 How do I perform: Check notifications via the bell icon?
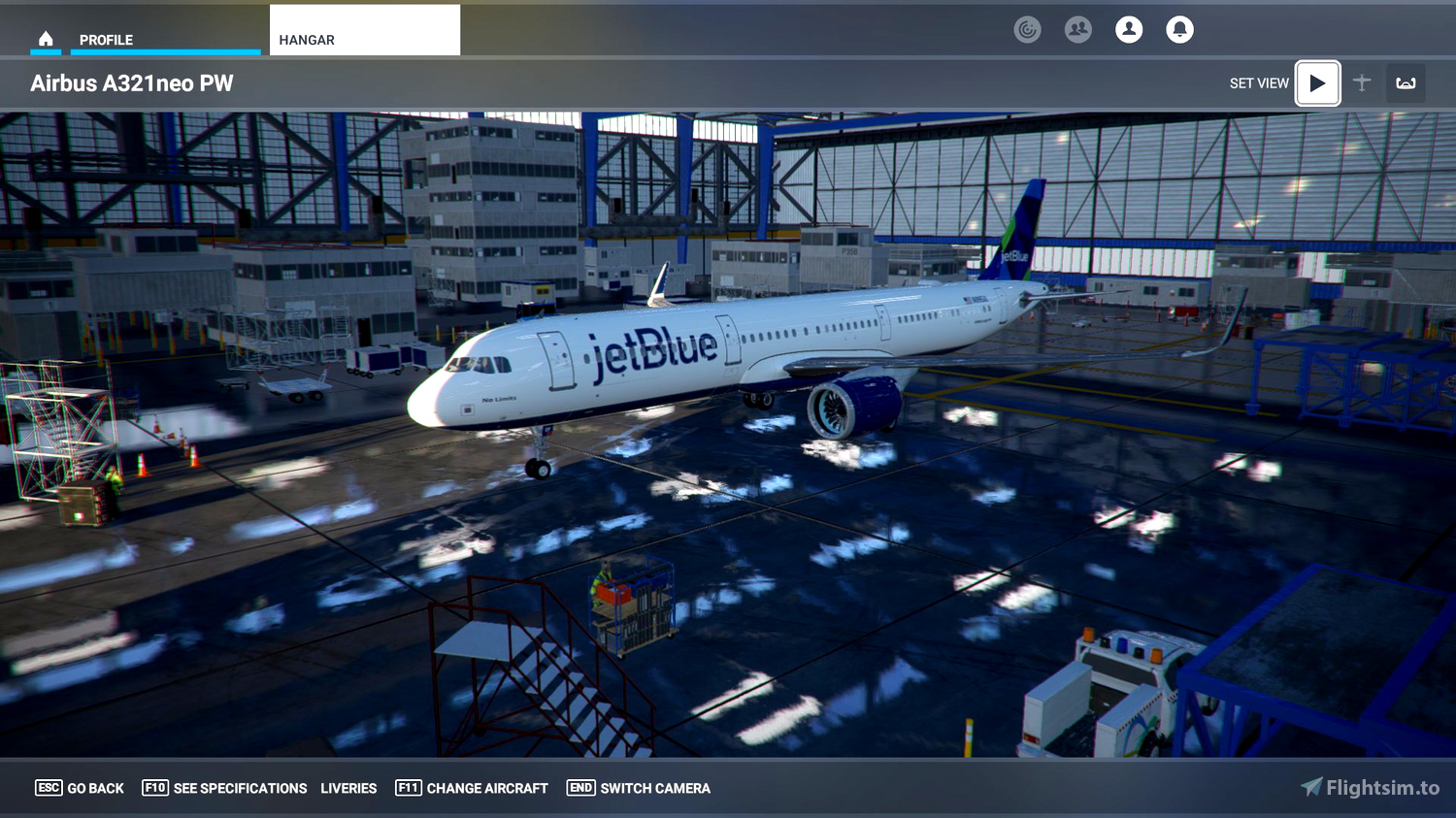click(x=1179, y=29)
